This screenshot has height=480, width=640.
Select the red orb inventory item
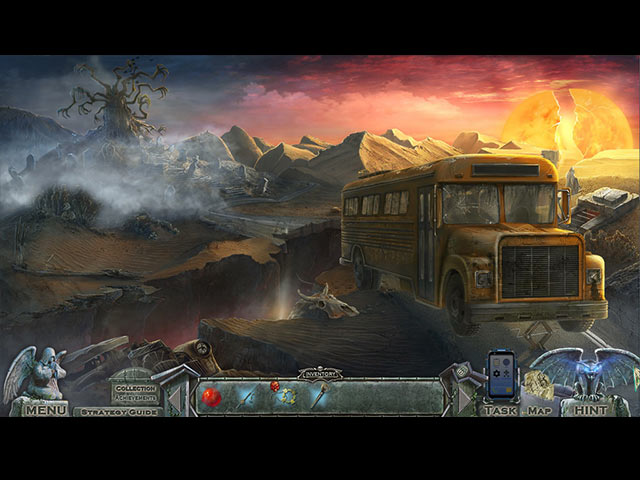pos(212,397)
